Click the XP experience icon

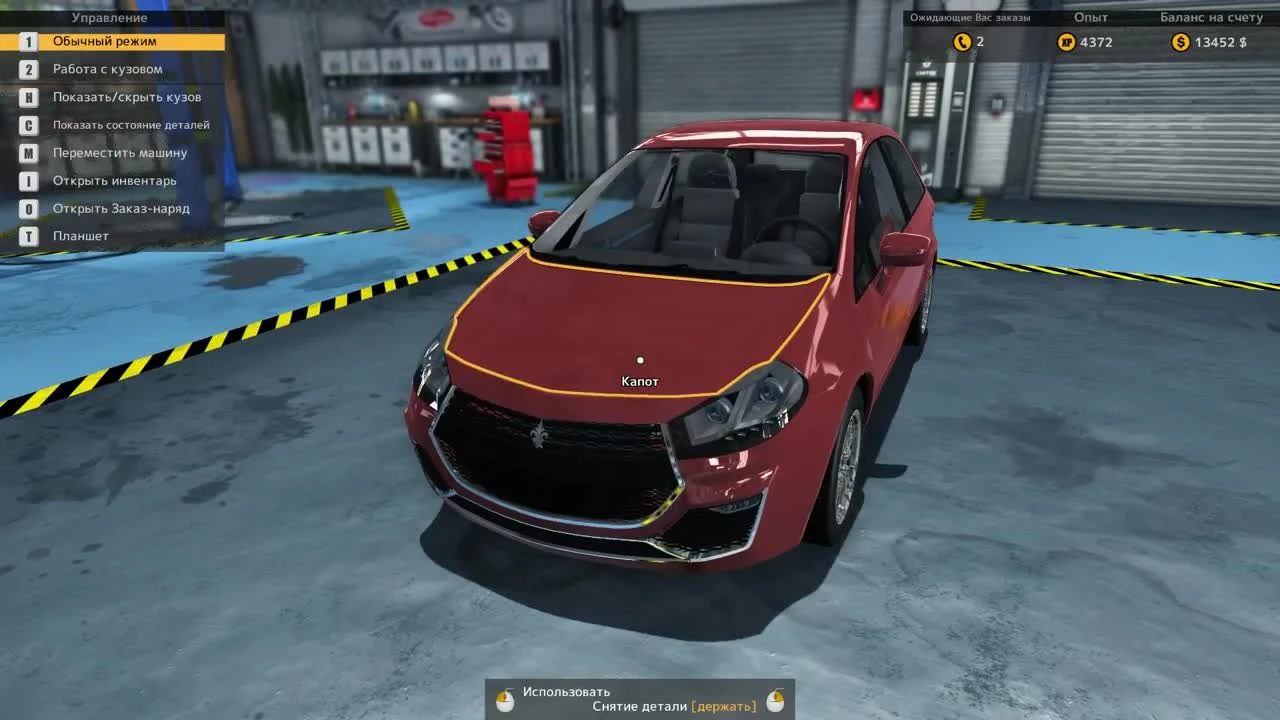[x=1067, y=42]
